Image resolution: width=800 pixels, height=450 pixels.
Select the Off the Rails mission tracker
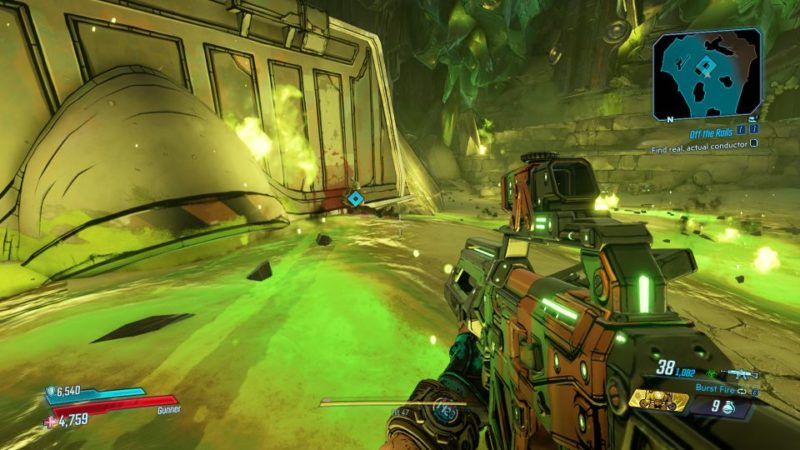pyautogui.click(x=718, y=129)
